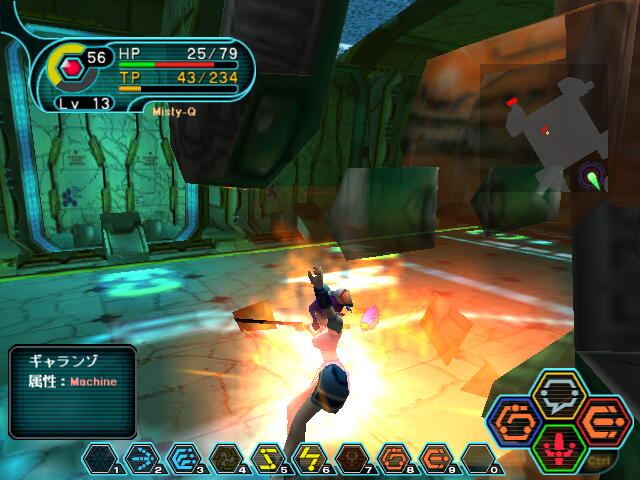Image resolution: width=640 pixels, height=480 pixels.
Task: Trigger the yellow lightning bolt in slot 6
Action: (x=310, y=459)
